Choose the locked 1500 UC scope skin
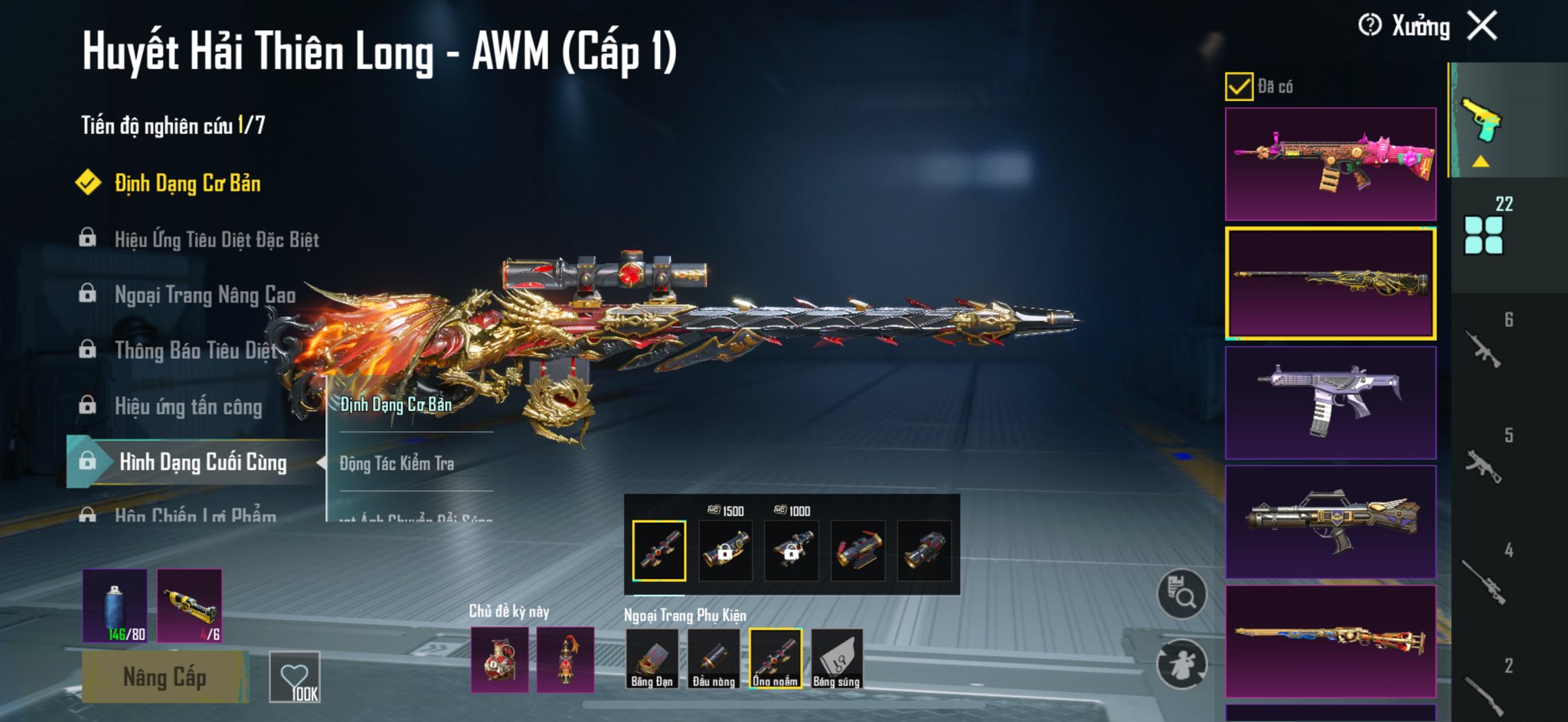The width and height of the screenshot is (1568, 722). click(x=725, y=550)
